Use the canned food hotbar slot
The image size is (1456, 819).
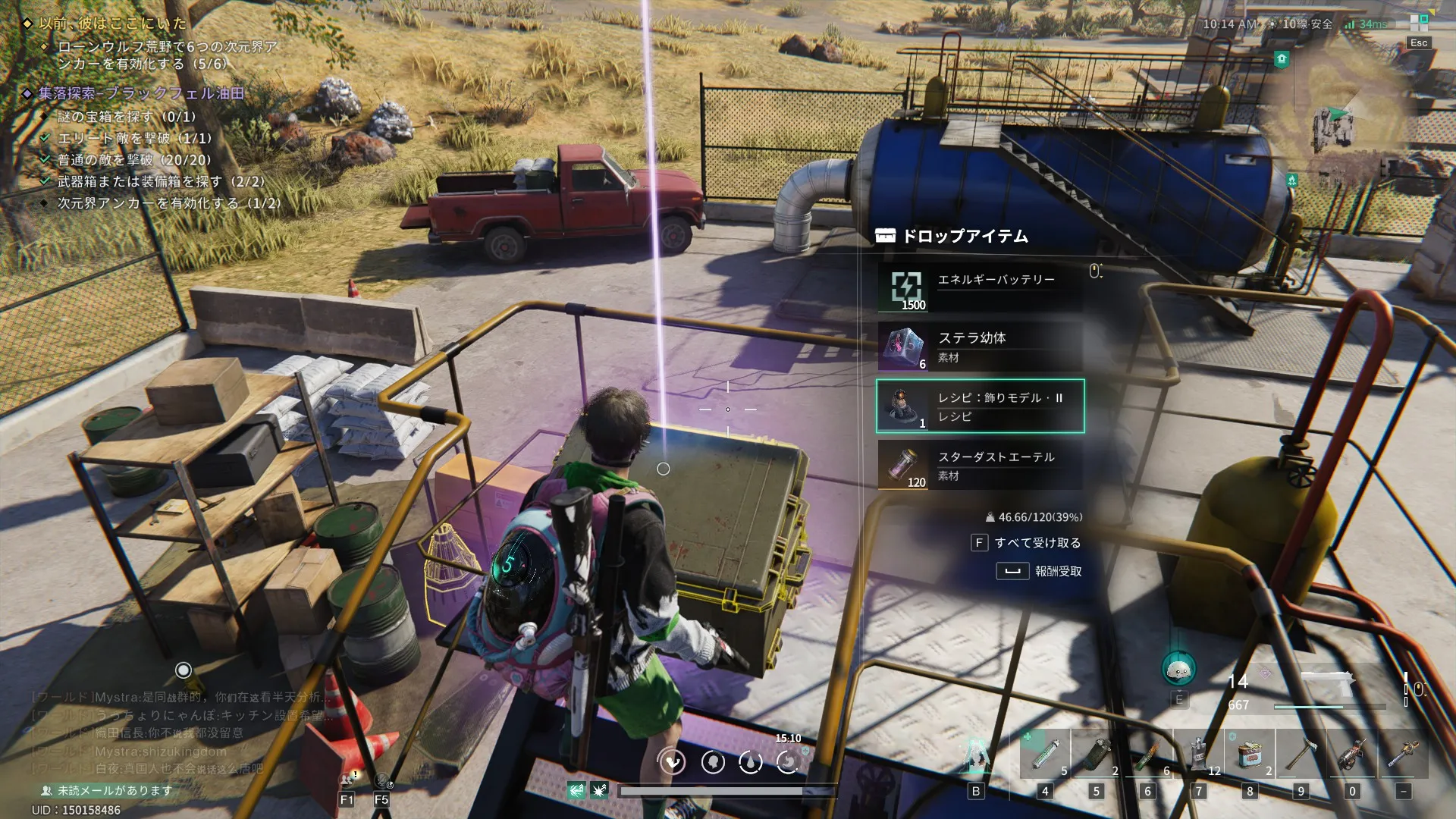pyautogui.click(x=1250, y=755)
